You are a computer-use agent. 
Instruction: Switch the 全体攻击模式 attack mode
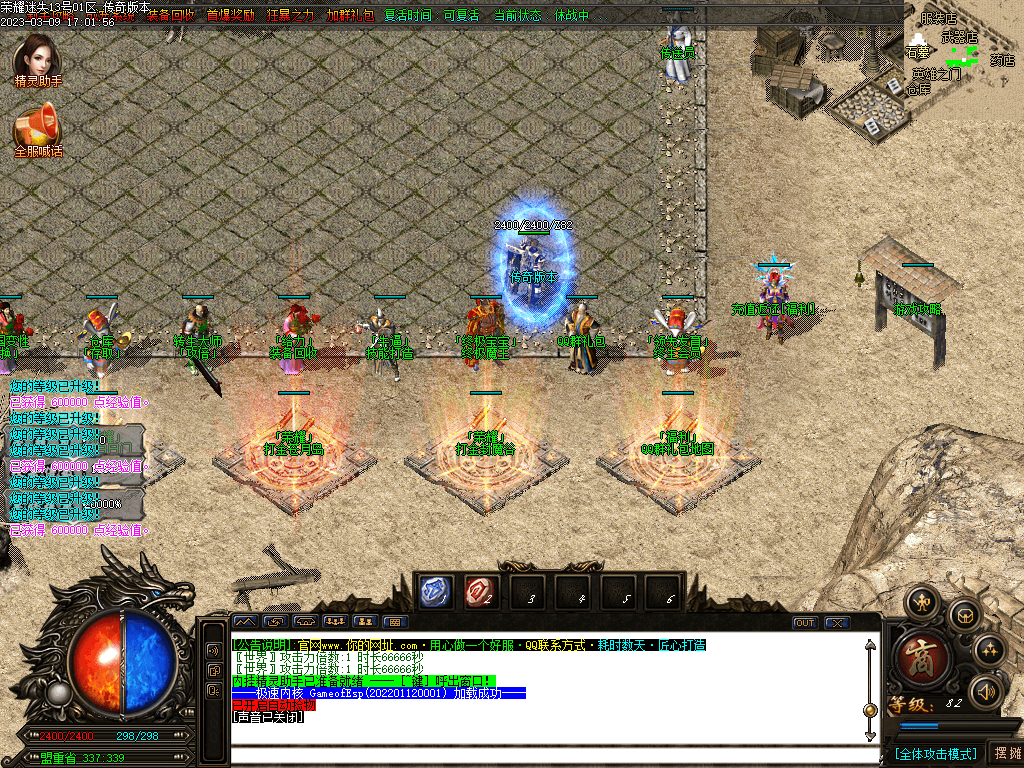pos(935,753)
